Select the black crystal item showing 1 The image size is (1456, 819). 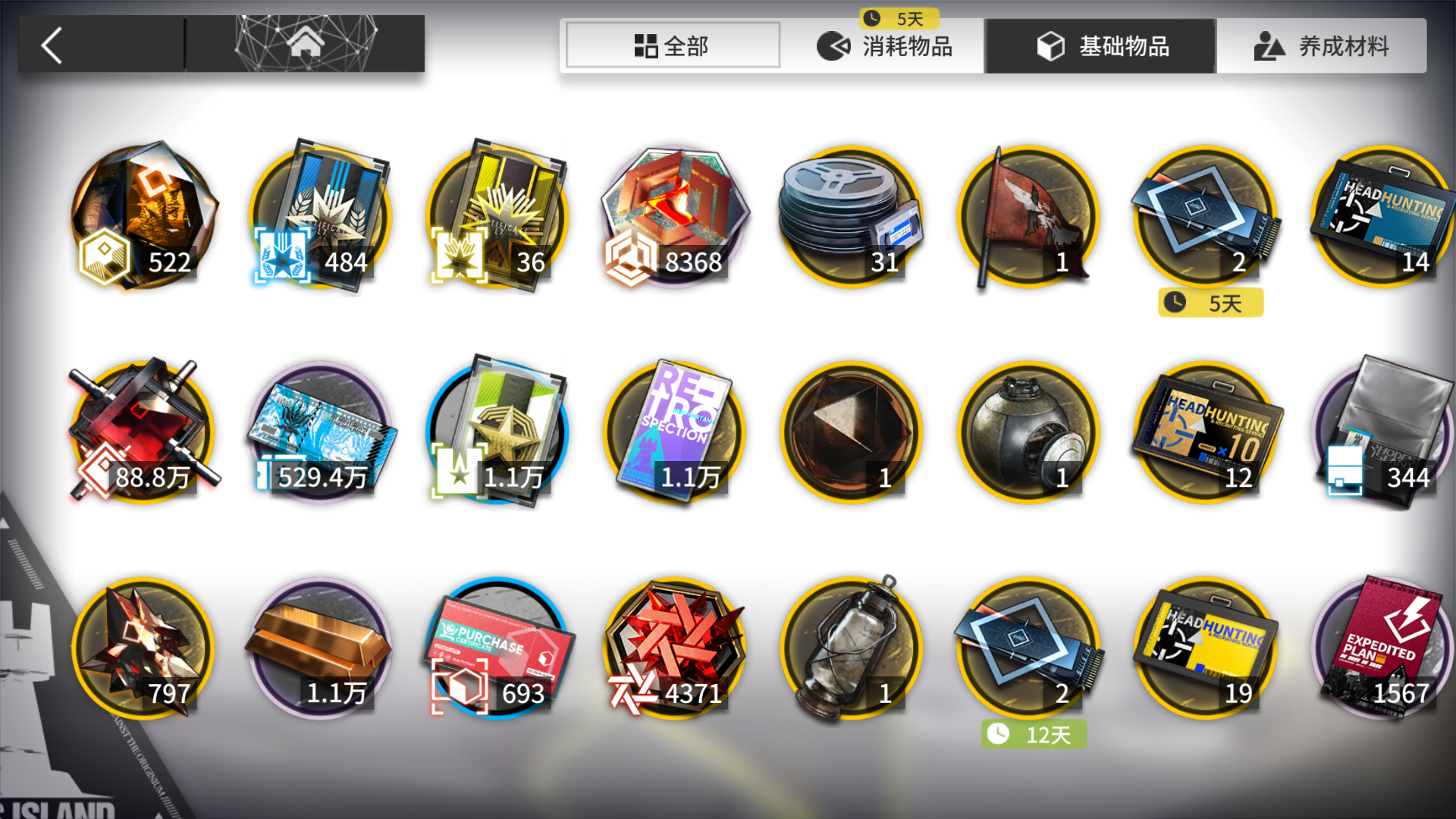[x=849, y=432]
